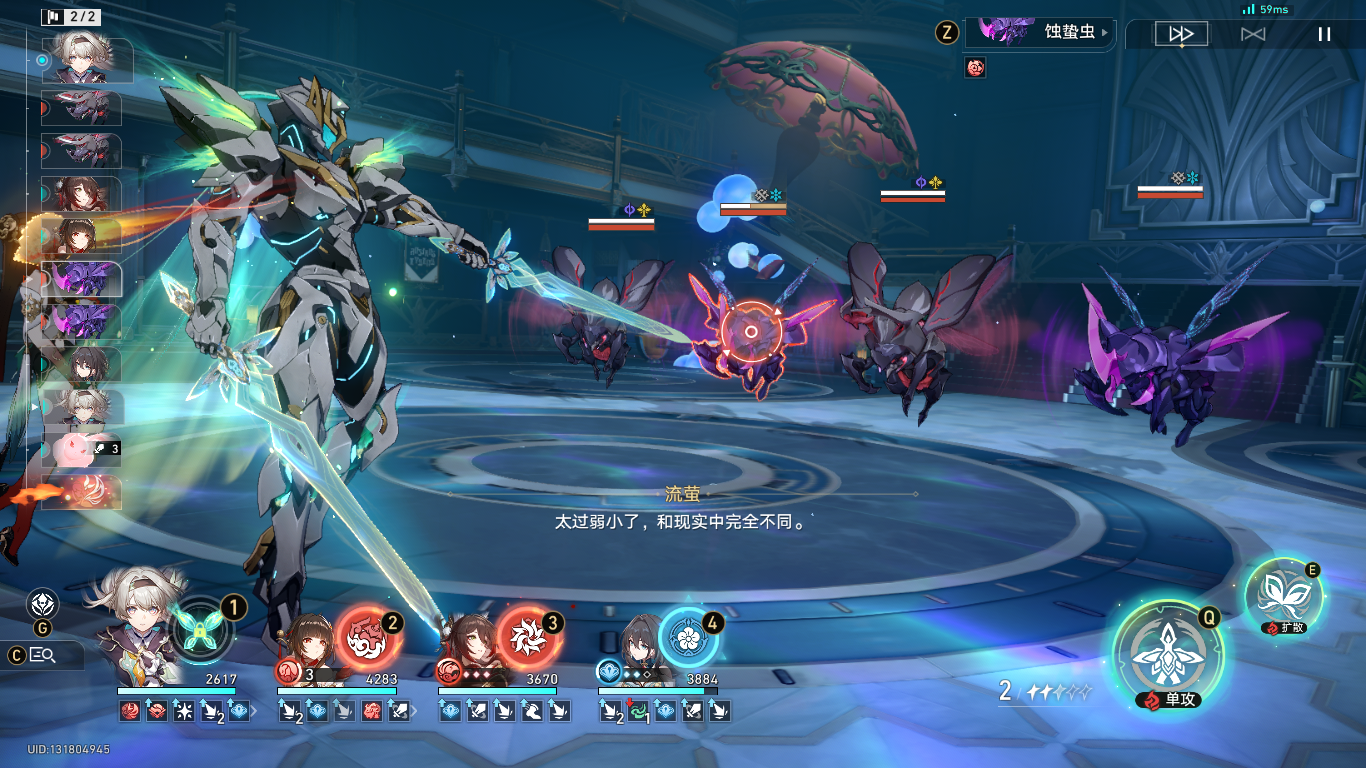Select the enemy marked with the red target reticle

coord(751,332)
